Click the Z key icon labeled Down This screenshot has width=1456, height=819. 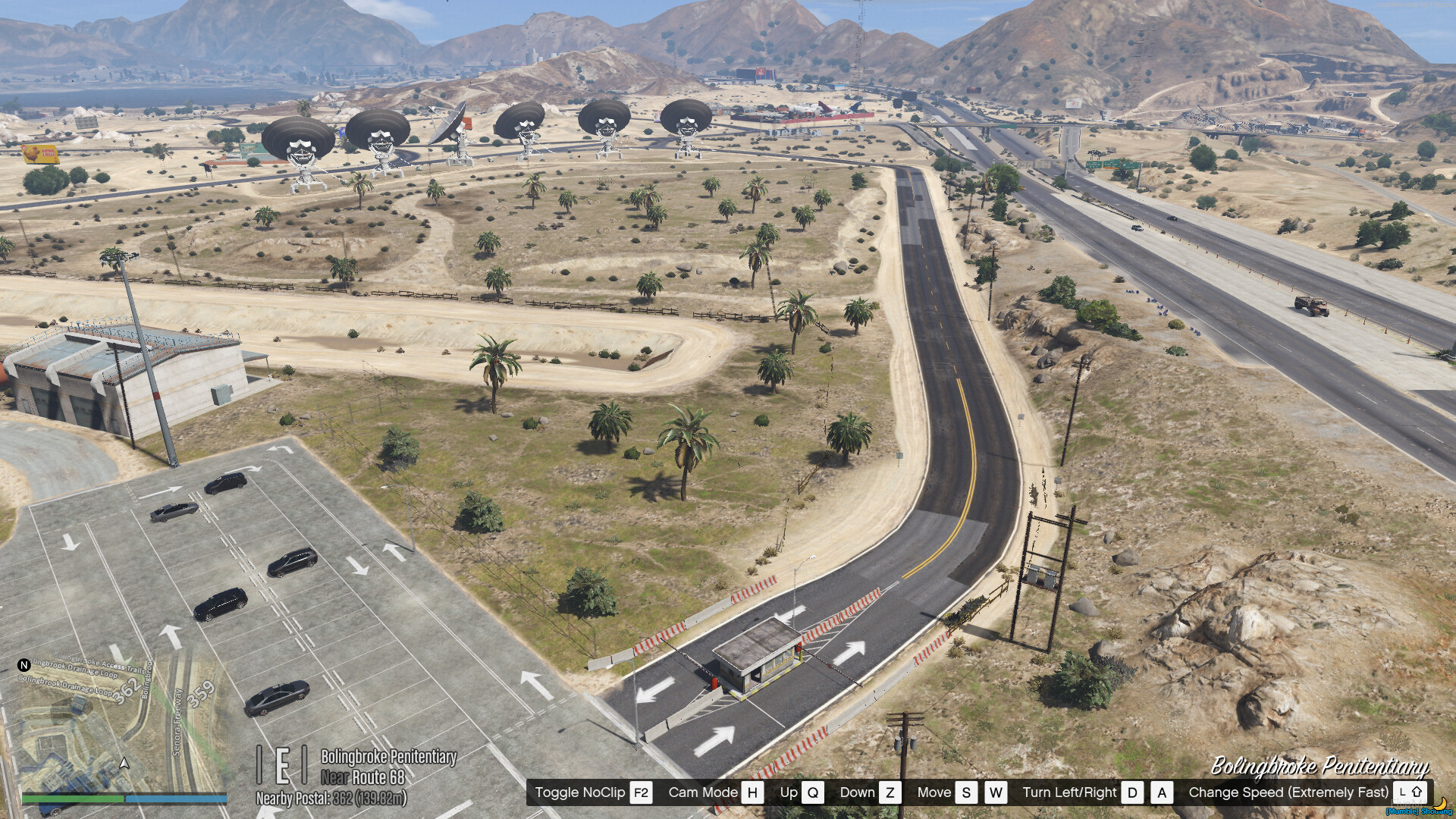tap(890, 793)
